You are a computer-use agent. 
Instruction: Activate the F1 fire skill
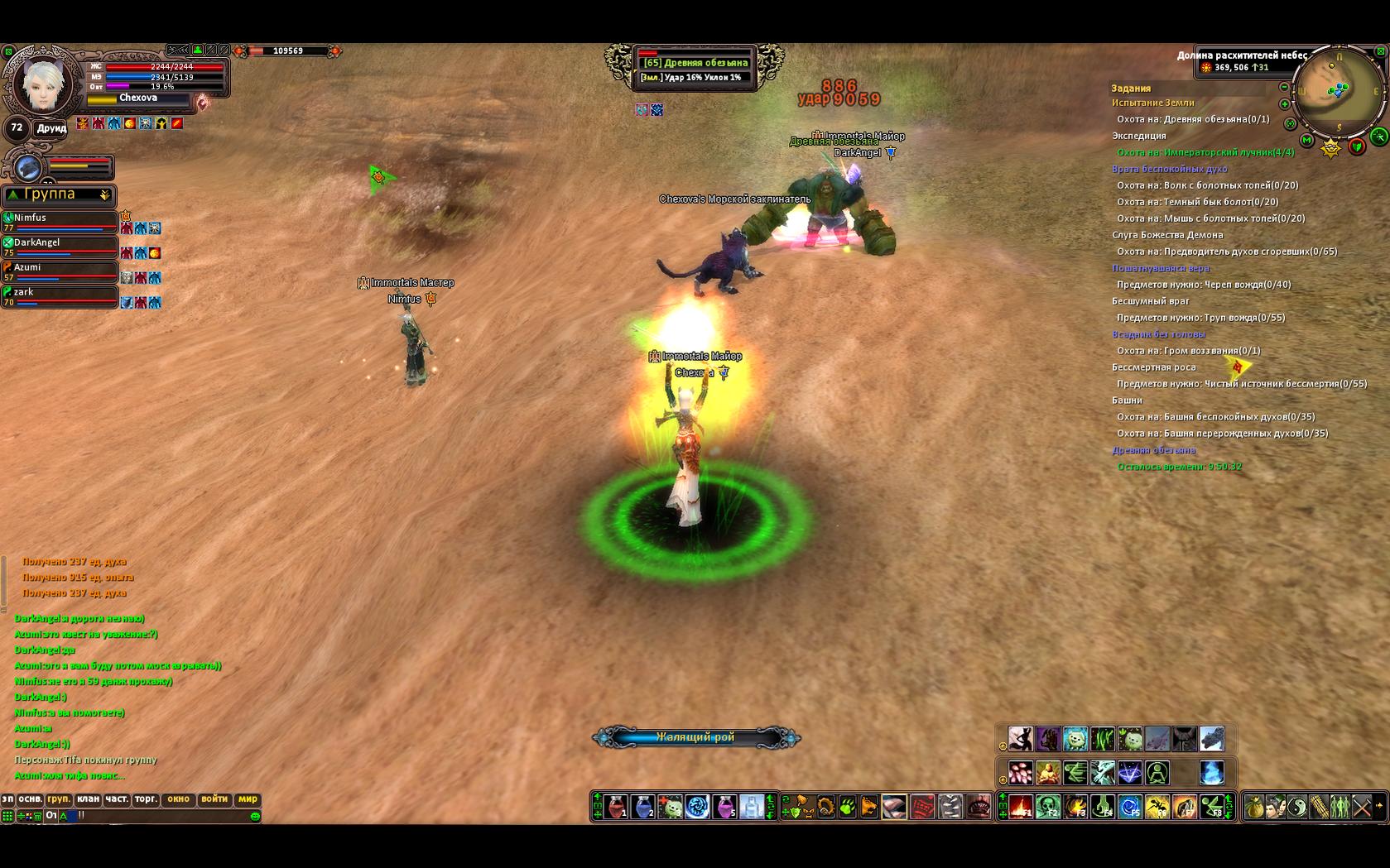pos(1021,807)
